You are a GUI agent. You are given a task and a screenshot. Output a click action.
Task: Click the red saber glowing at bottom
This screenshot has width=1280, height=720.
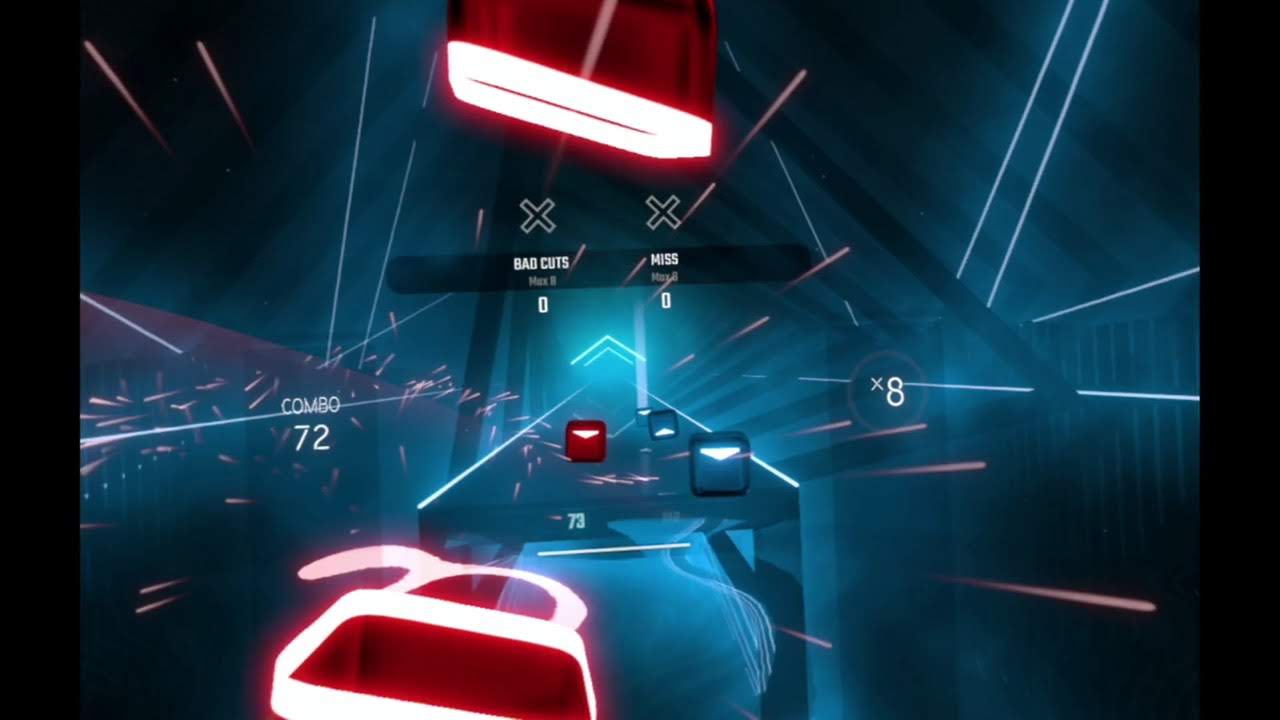[430, 650]
